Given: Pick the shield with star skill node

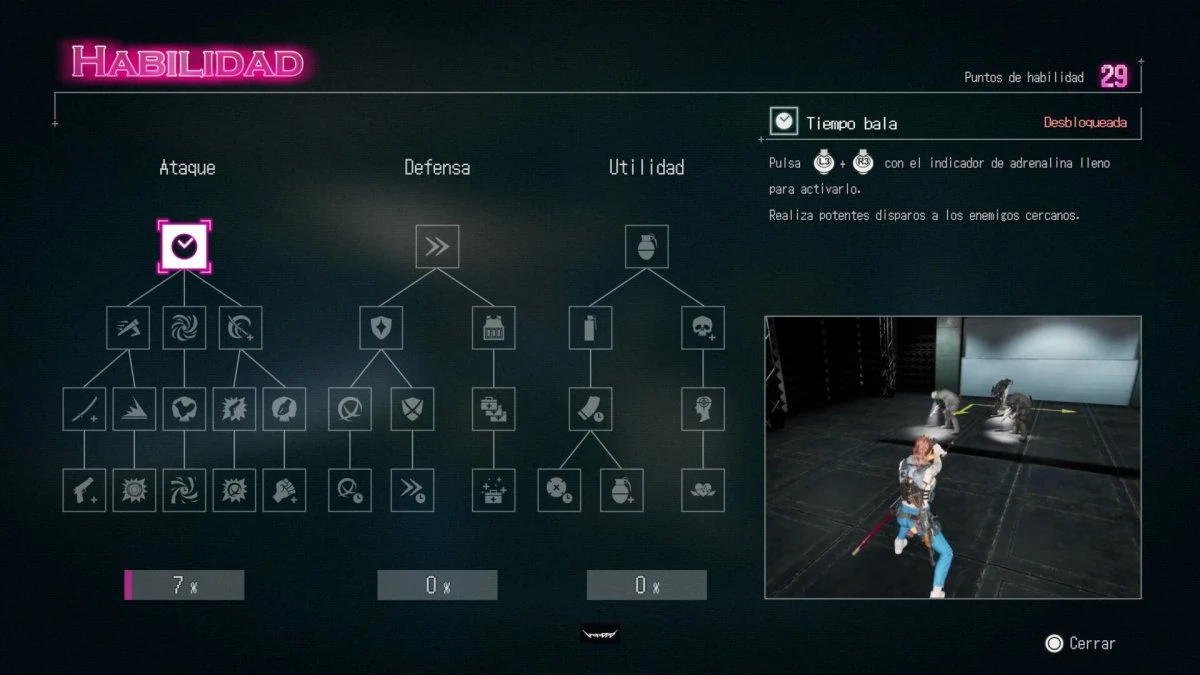Looking at the screenshot, I should tap(381, 327).
